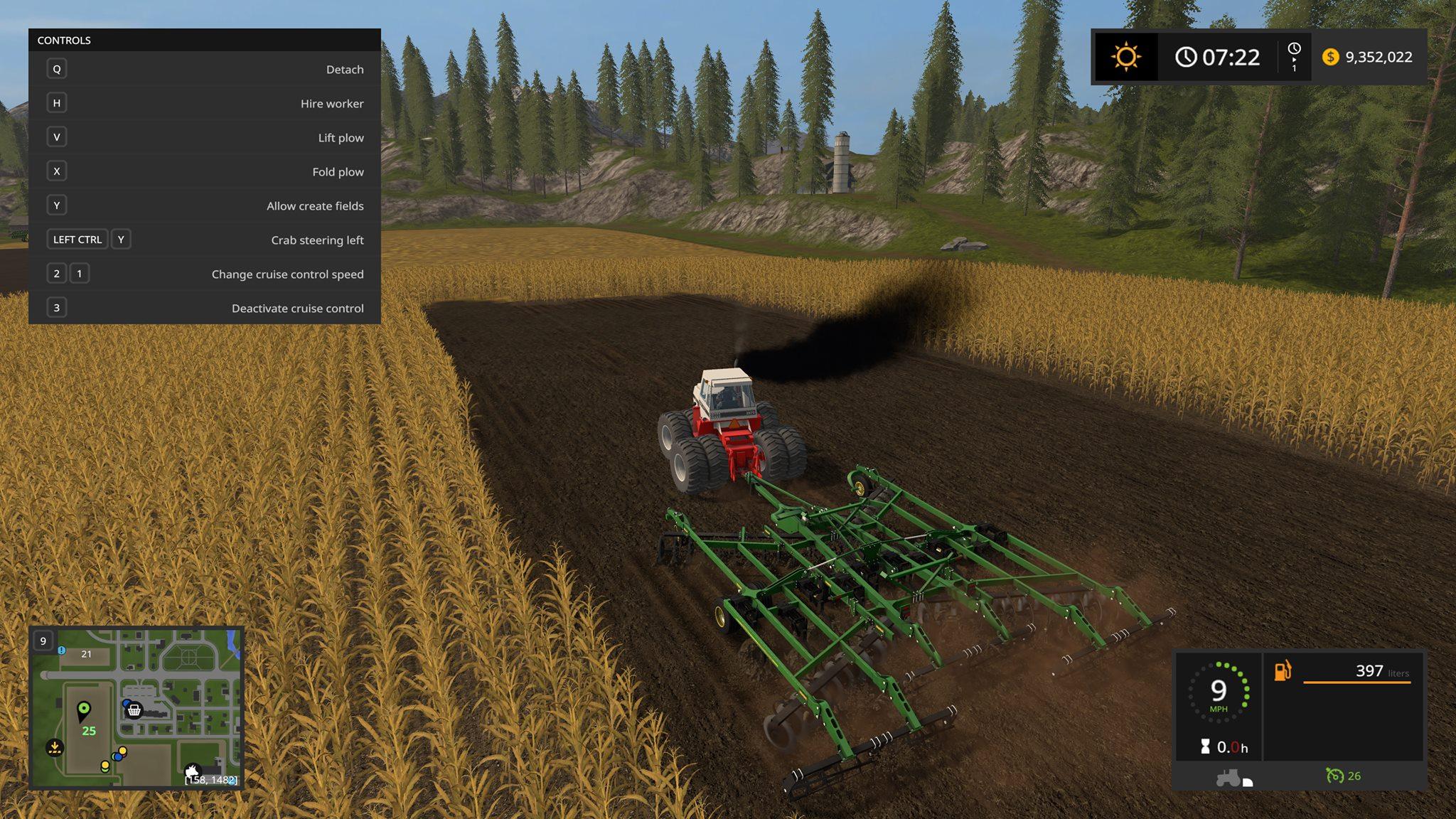
Task: Click the green cruise control speed icon
Action: pos(1334,776)
